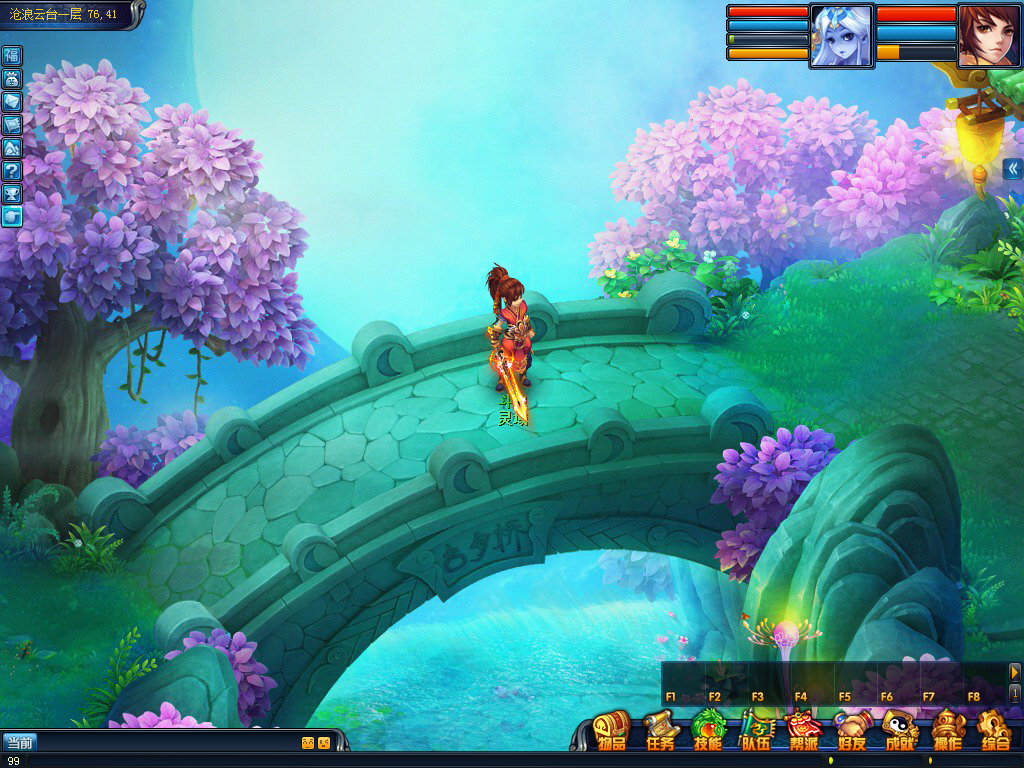Select the blue-haired pet portrait

pyautogui.click(x=841, y=36)
